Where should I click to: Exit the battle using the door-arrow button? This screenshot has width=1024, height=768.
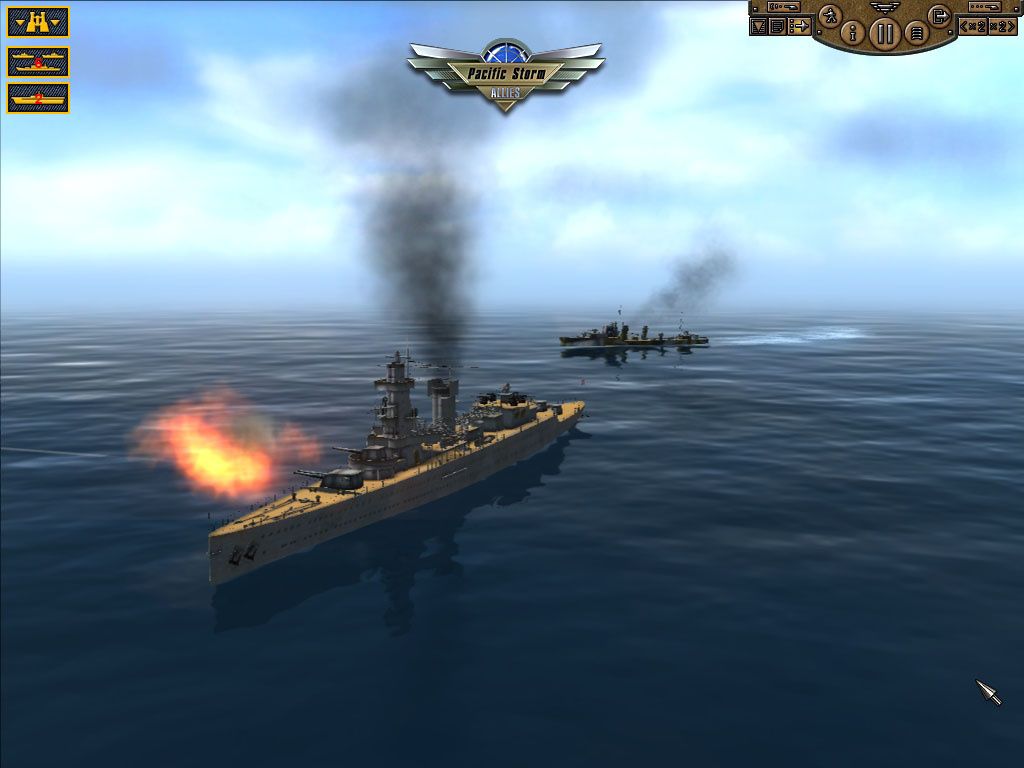(x=939, y=15)
